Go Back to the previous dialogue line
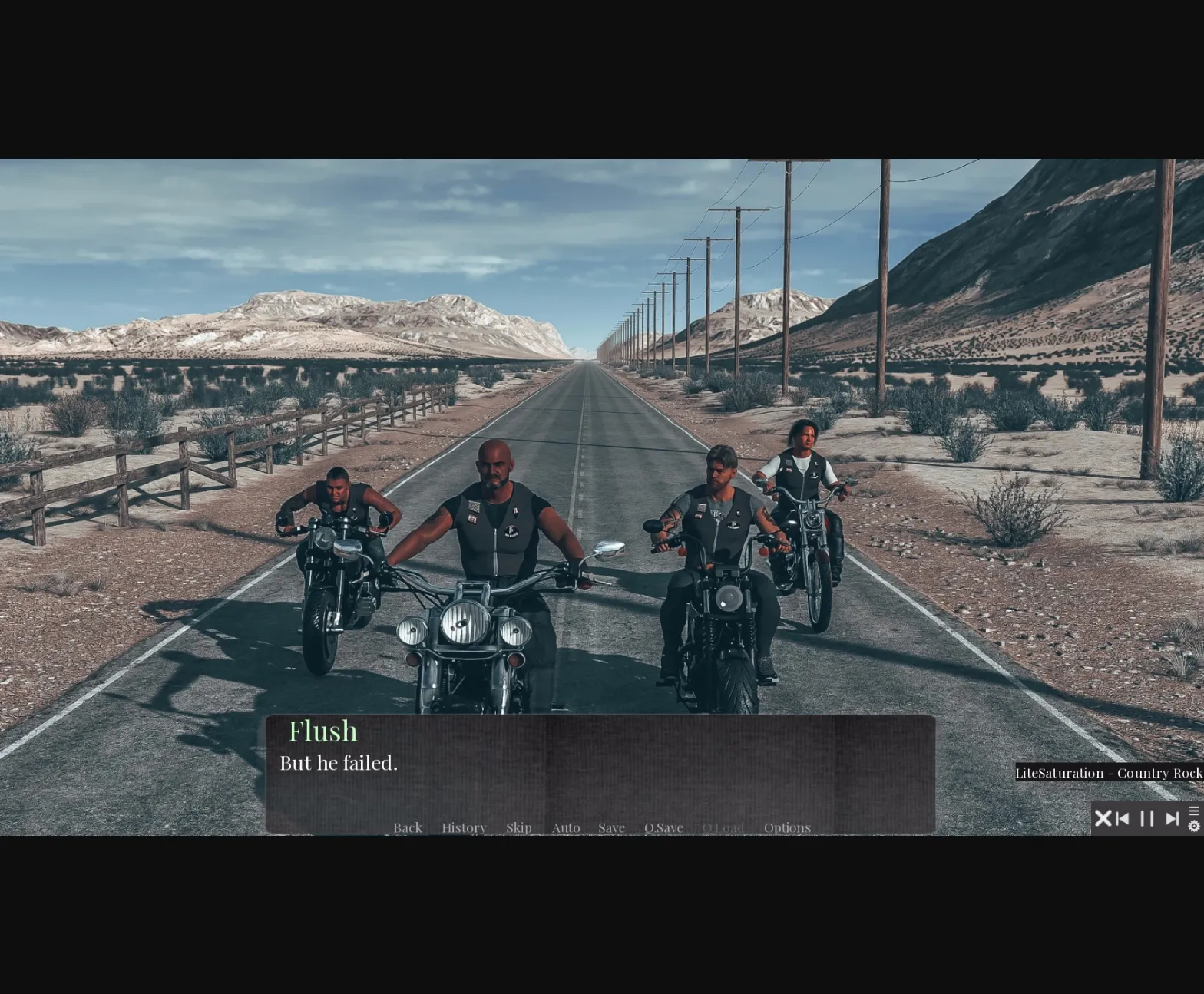The width and height of the screenshot is (1204, 994). pos(407,827)
